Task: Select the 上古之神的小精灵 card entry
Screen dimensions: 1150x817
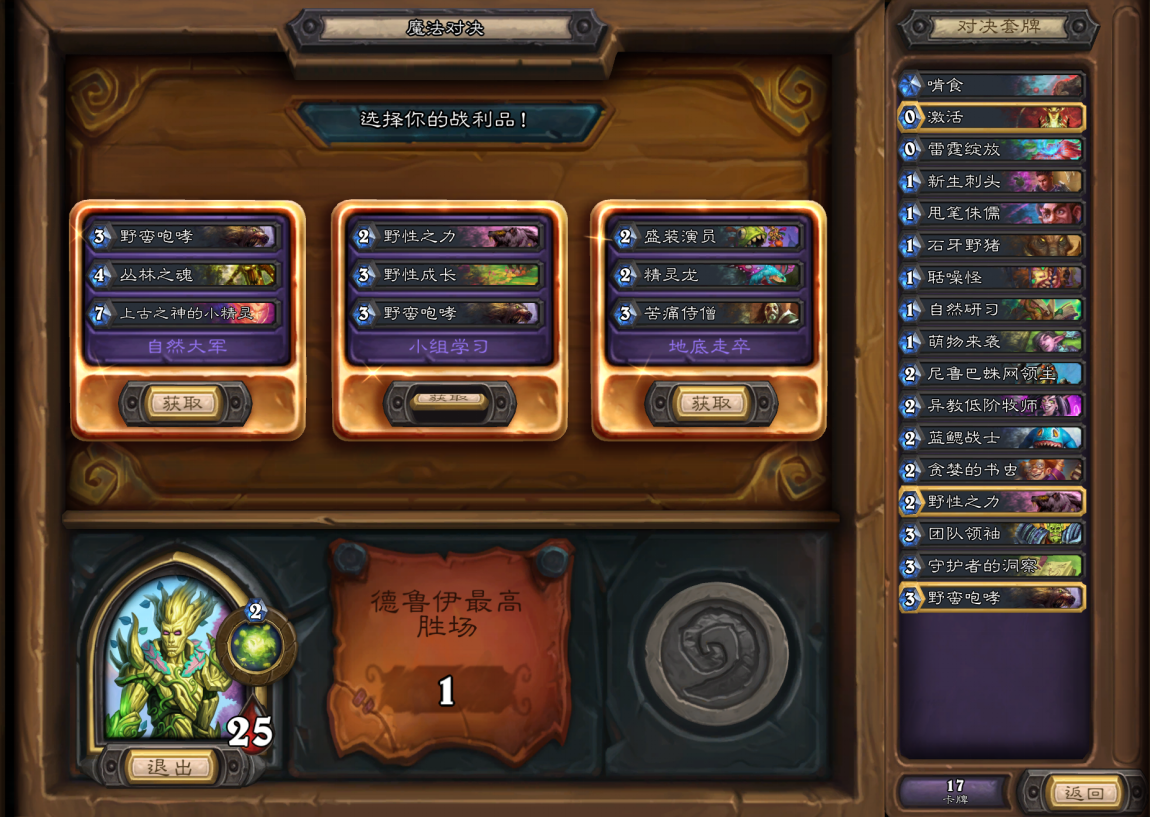Action: tap(183, 313)
